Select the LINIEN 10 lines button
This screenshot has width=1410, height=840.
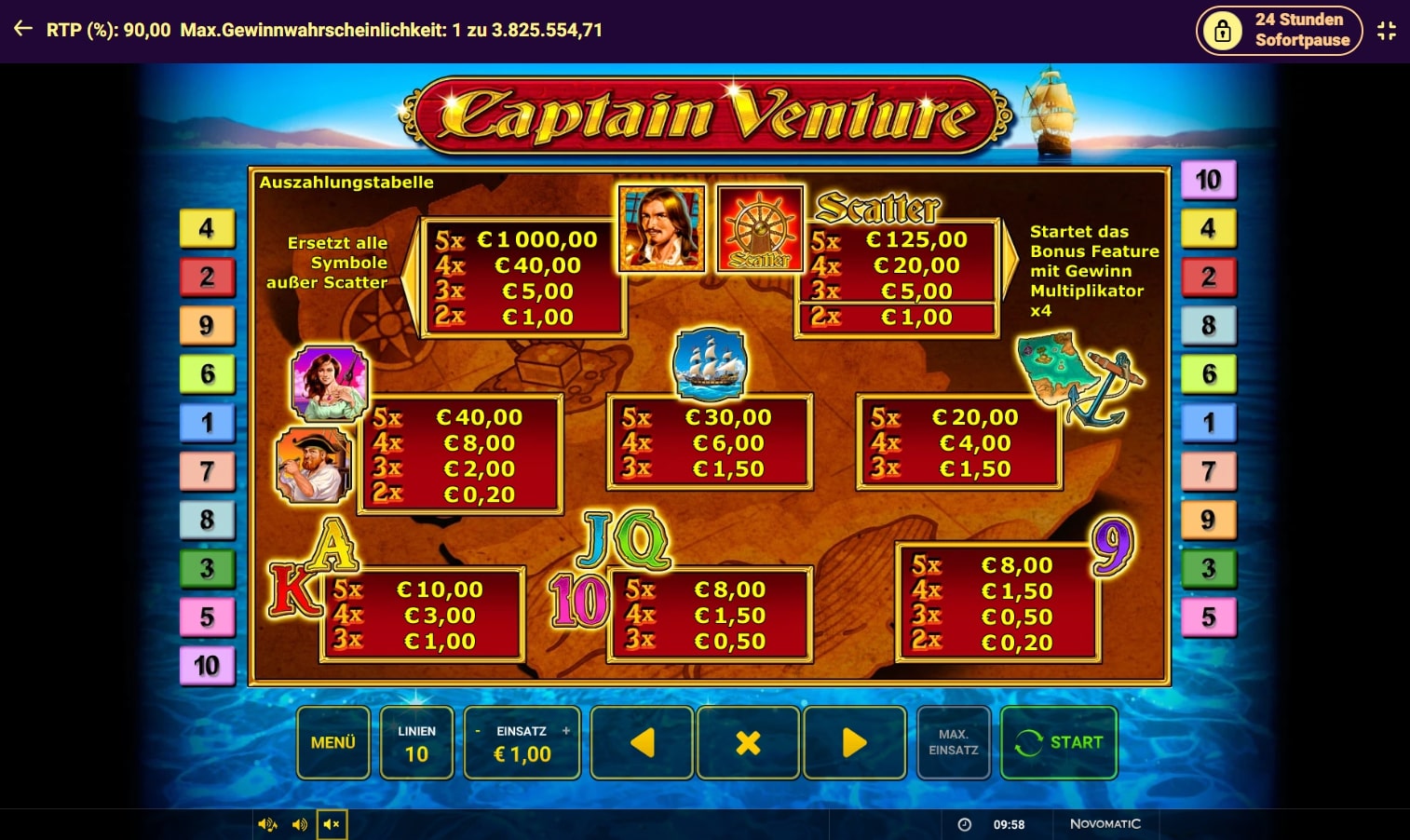pyautogui.click(x=416, y=742)
